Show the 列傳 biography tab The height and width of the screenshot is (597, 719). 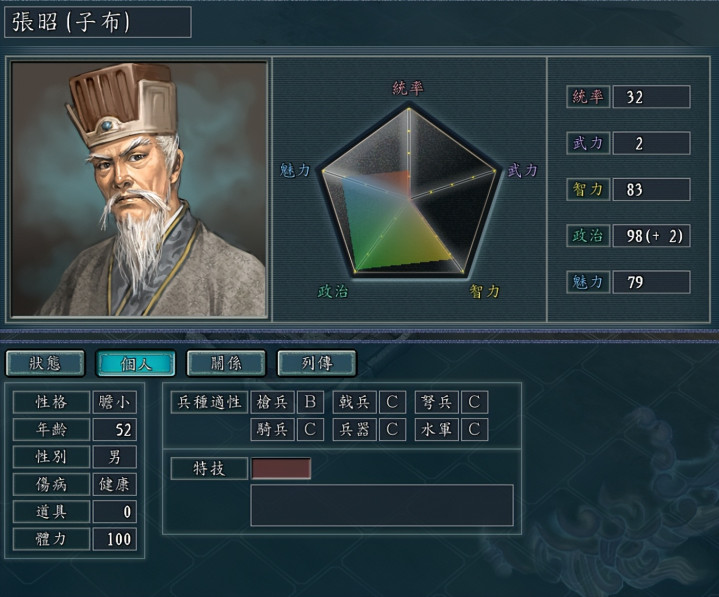coord(316,363)
